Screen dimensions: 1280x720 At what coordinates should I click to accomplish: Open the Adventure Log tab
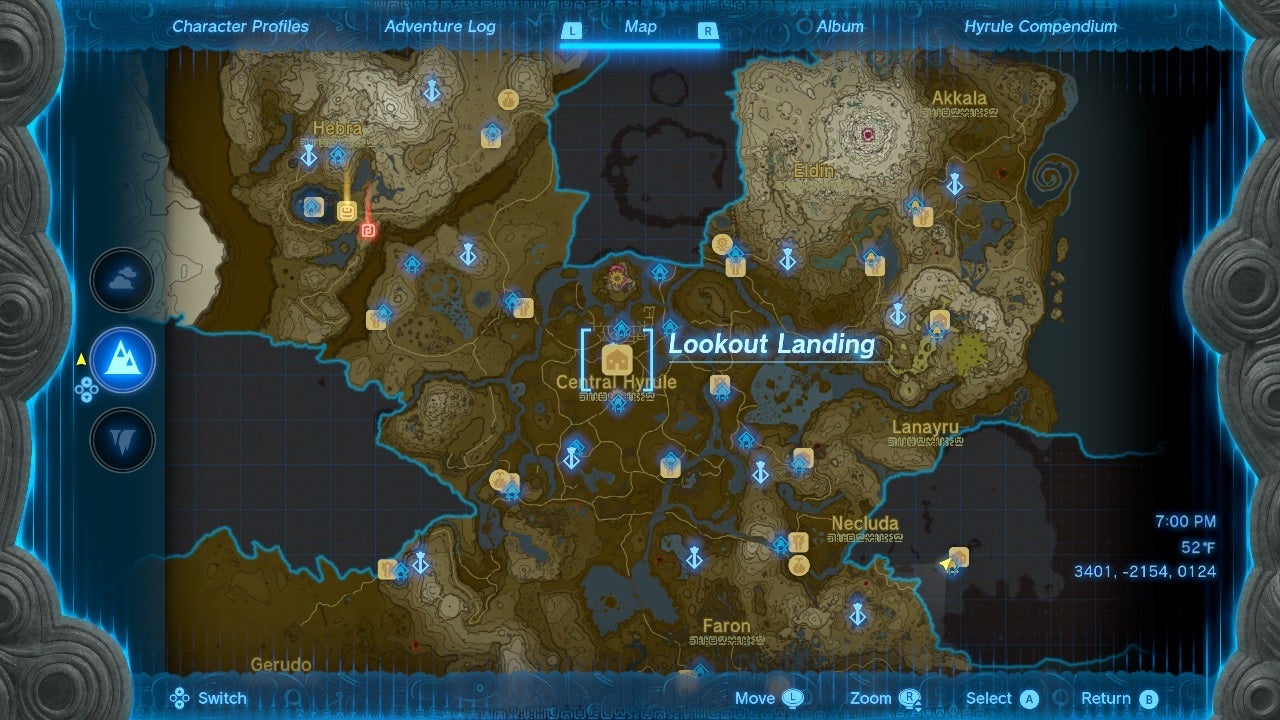440,26
